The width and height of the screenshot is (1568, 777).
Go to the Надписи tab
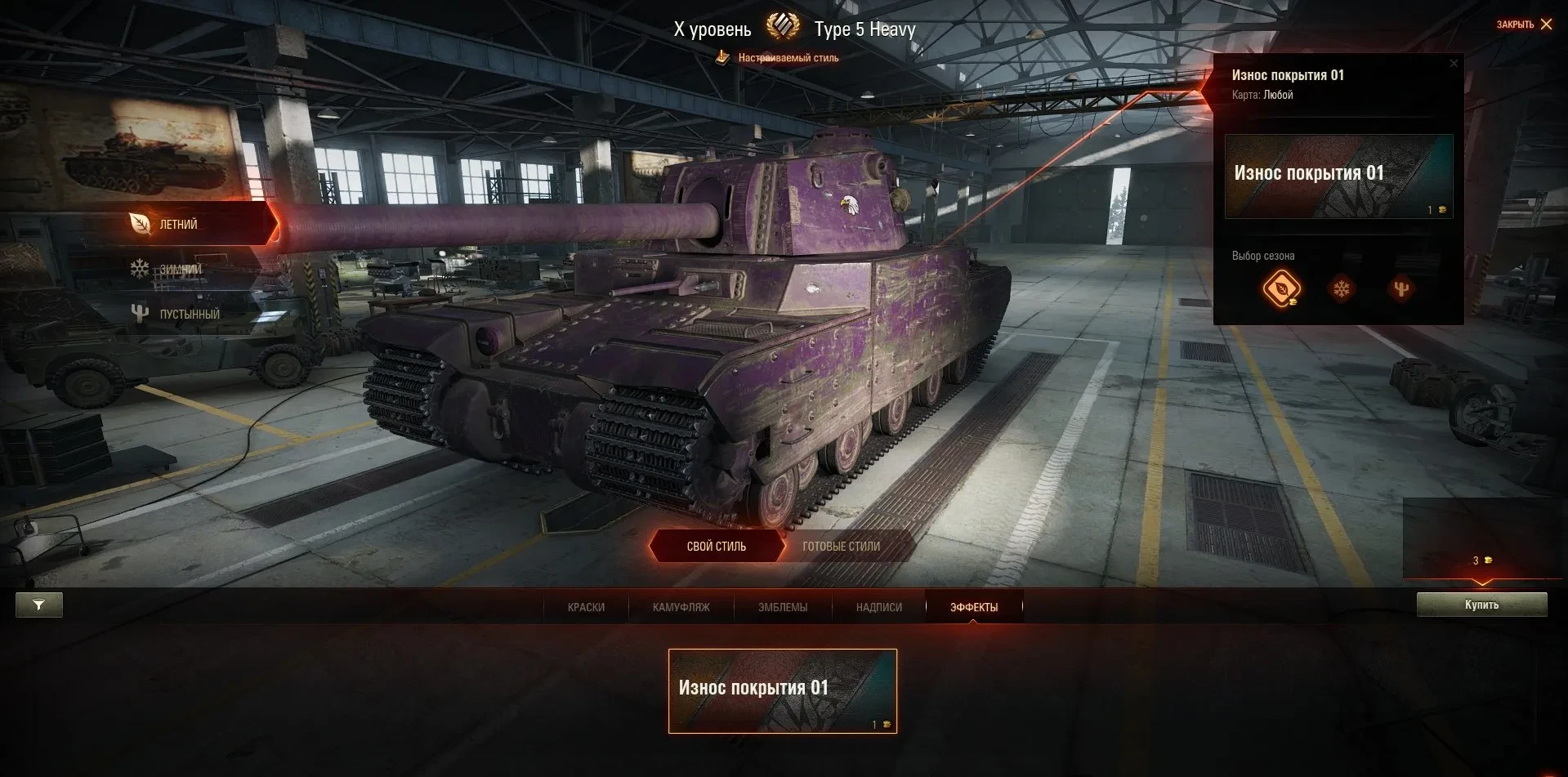878,607
